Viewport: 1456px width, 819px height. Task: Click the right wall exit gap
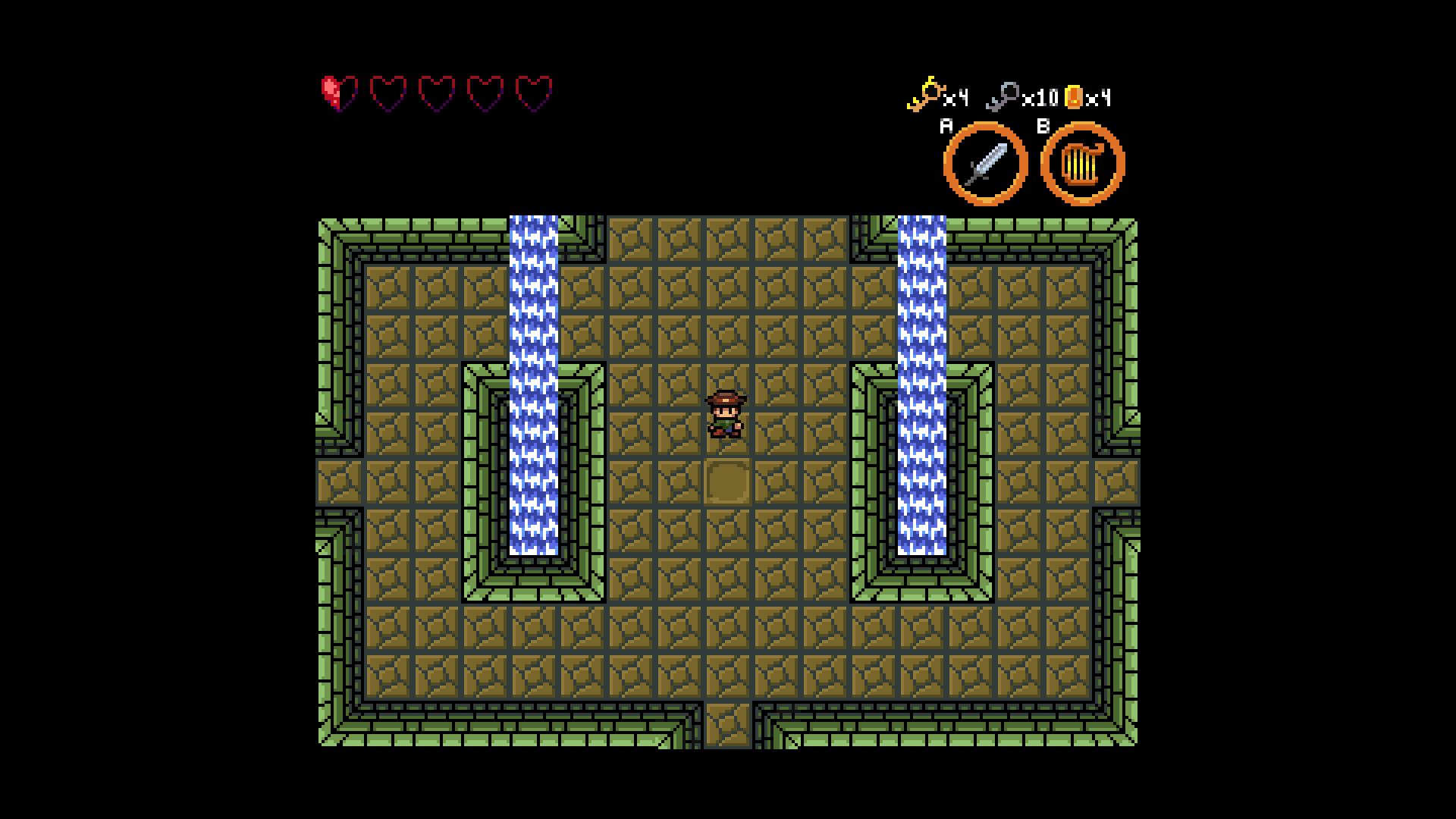point(1115,480)
